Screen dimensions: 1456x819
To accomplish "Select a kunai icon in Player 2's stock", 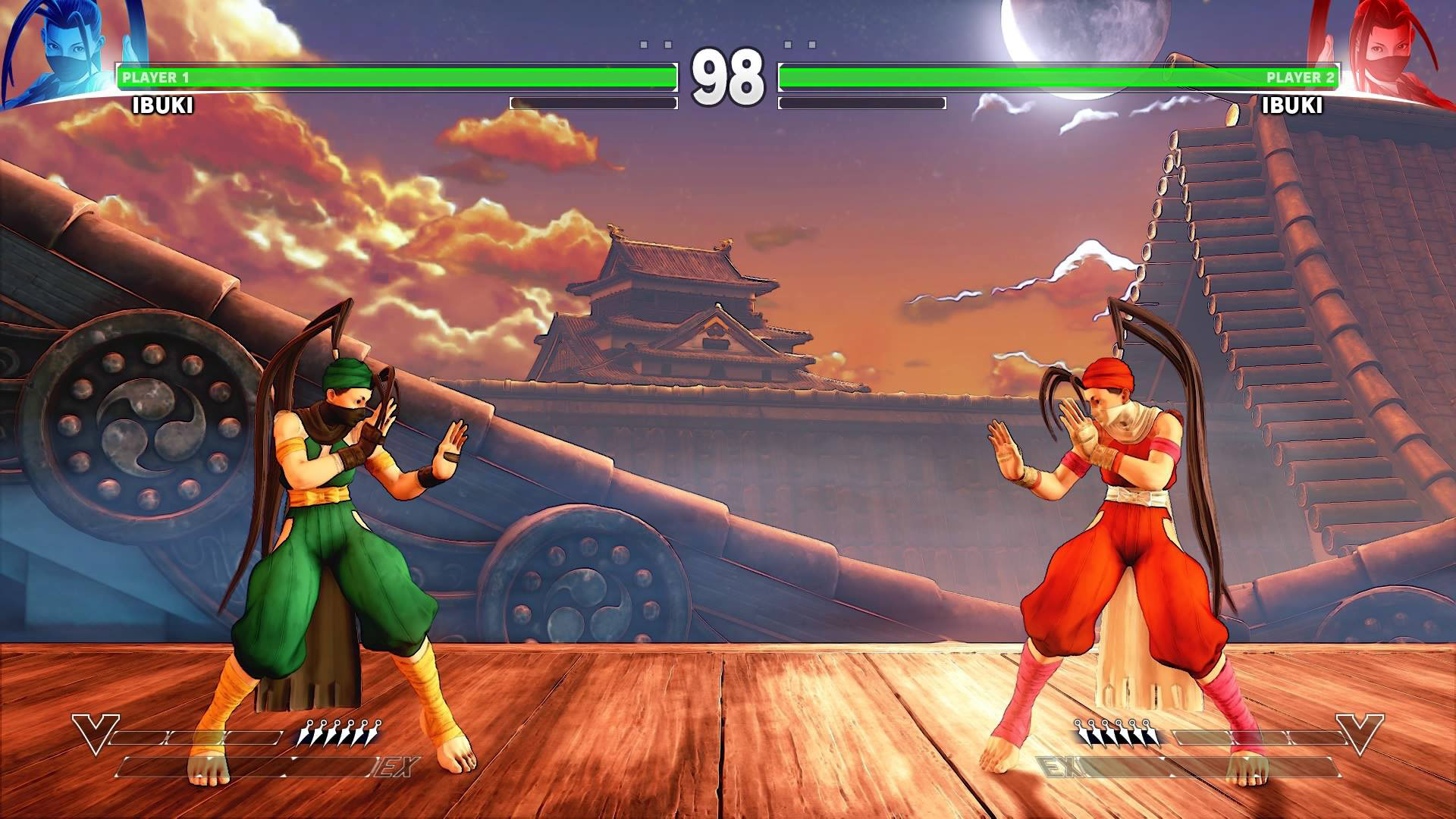I will tap(1115, 733).
